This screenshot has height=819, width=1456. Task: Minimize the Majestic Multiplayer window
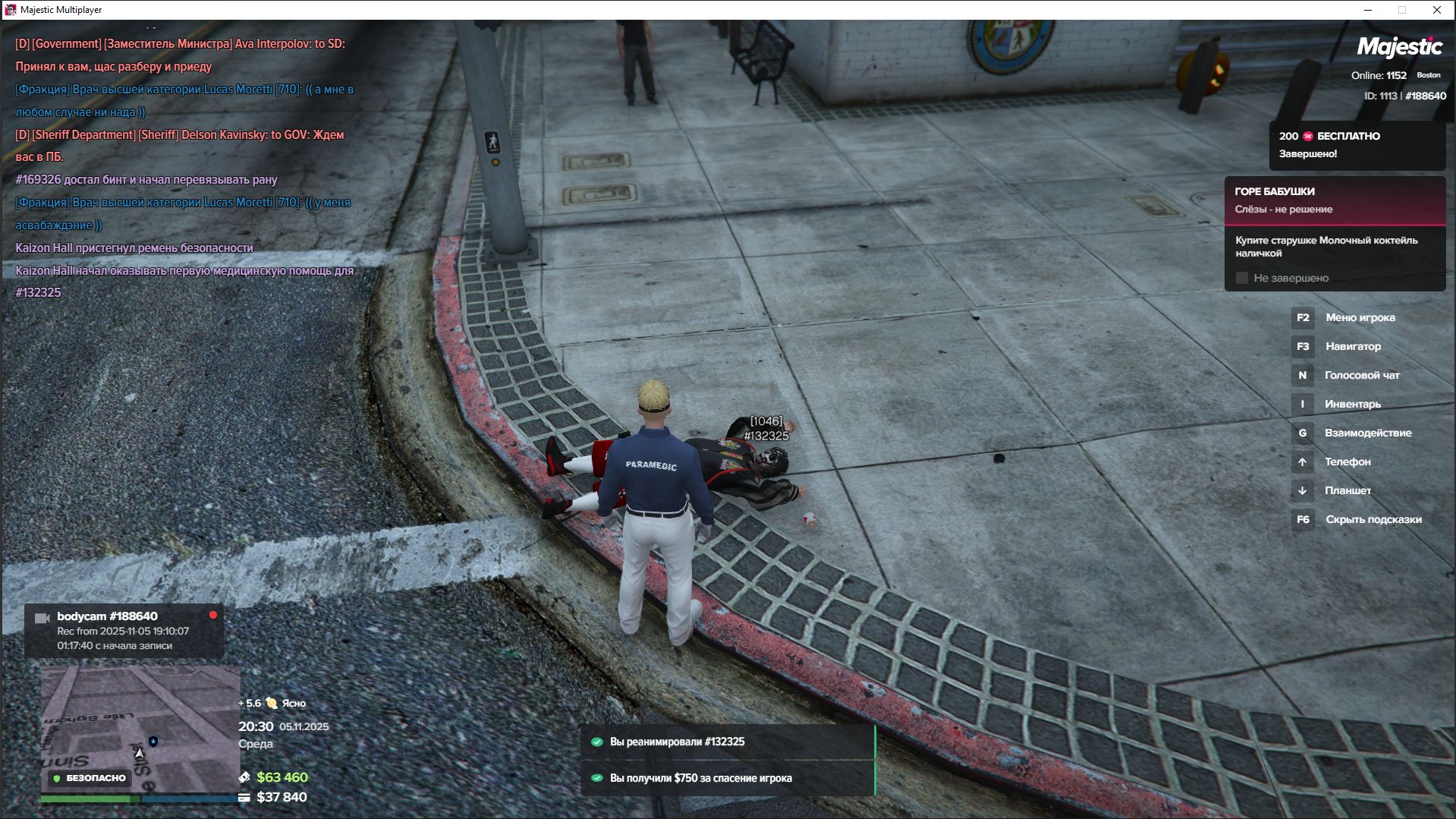pos(1368,10)
